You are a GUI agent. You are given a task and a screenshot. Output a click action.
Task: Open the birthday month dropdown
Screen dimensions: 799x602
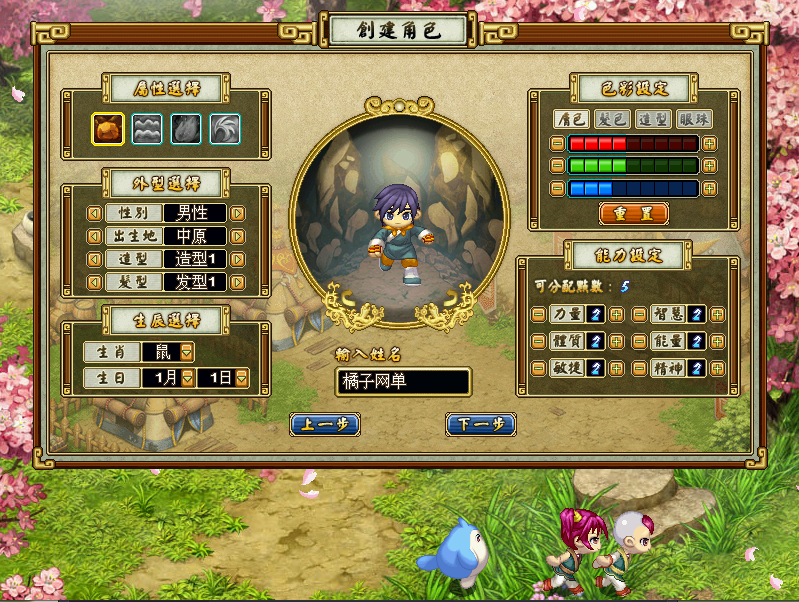coord(187,378)
